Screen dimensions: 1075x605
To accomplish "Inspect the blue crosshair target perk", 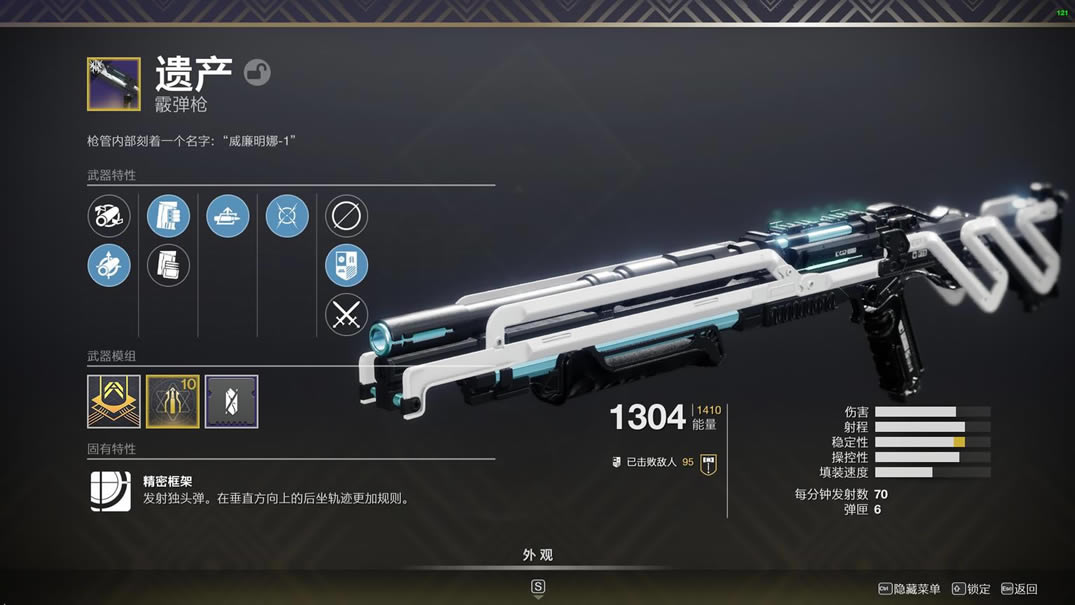I will coord(287,216).
